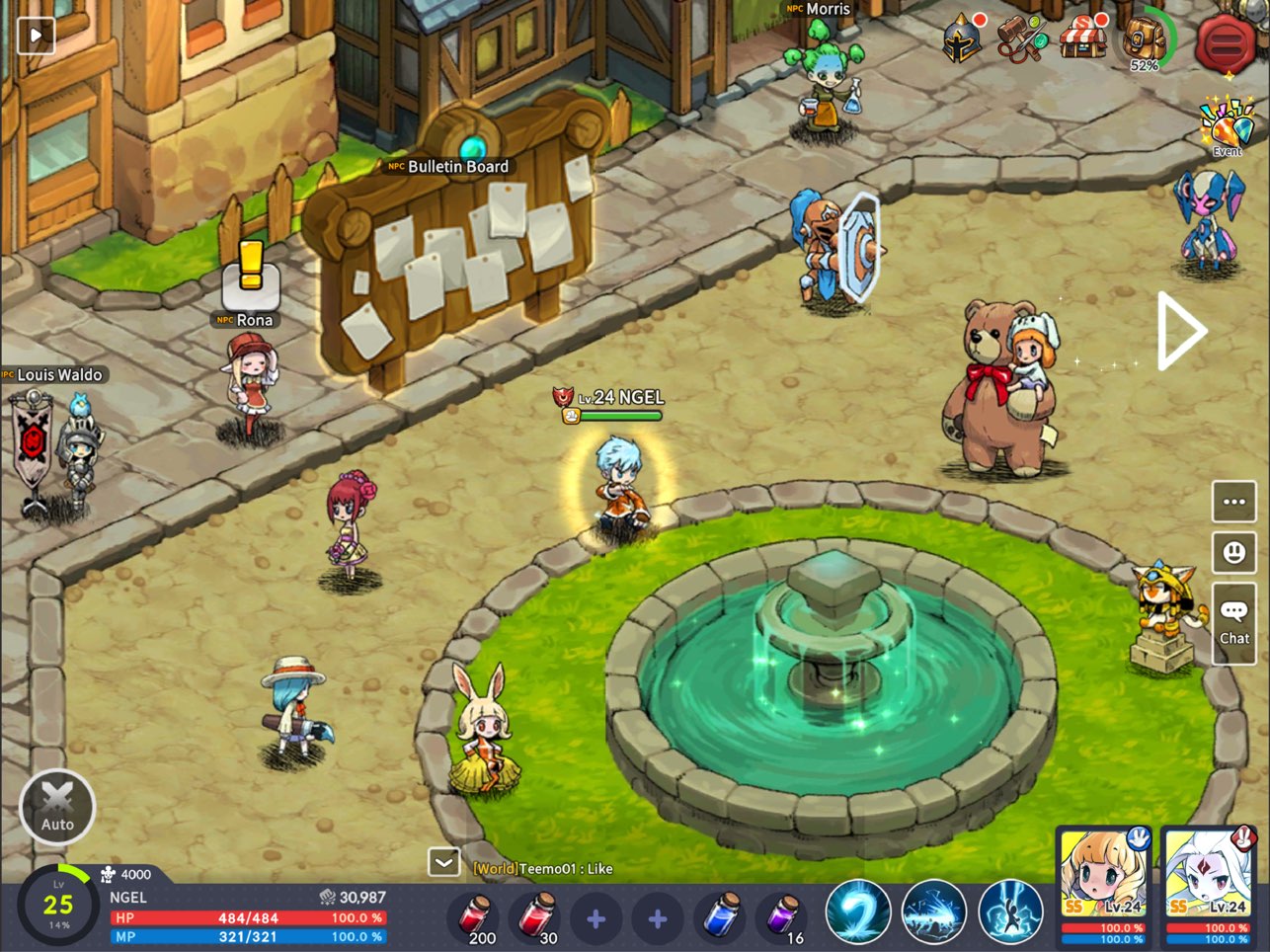Use the blue mana potion
1270x952 pixels.
720,917
